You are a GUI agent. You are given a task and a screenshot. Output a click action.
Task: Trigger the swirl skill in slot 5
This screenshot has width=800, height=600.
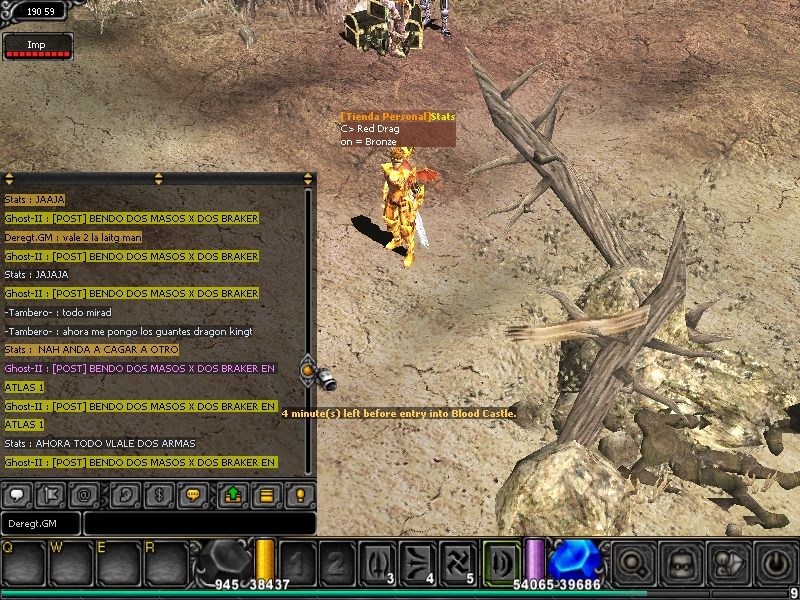459,563
